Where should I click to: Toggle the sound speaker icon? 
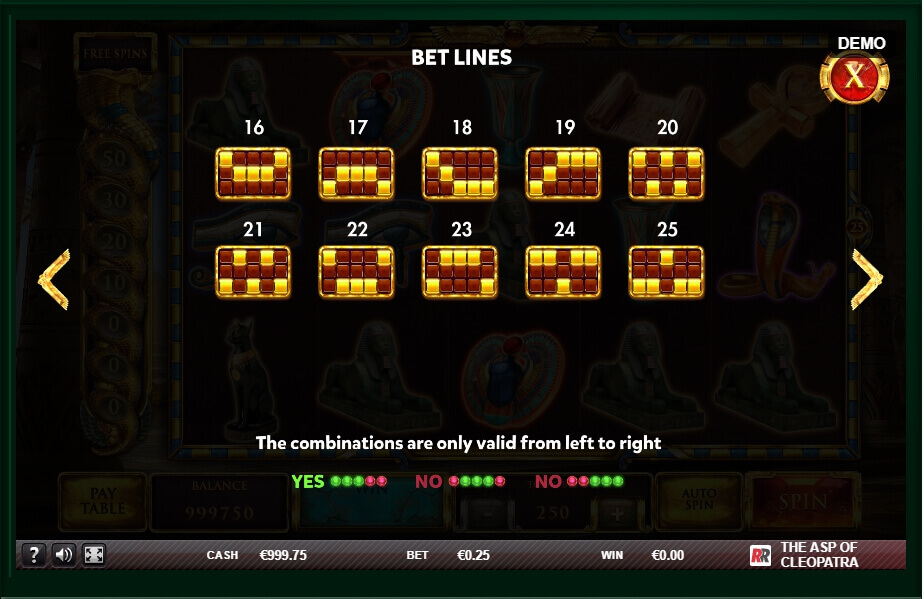(x=63, y=554)
